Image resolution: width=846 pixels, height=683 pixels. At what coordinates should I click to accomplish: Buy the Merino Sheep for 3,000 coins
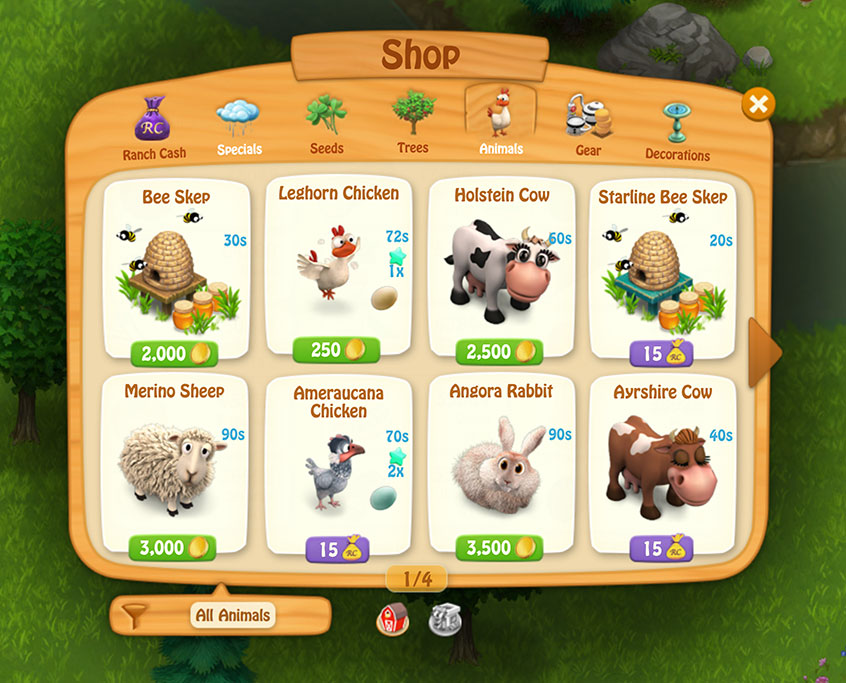point(173,548)
